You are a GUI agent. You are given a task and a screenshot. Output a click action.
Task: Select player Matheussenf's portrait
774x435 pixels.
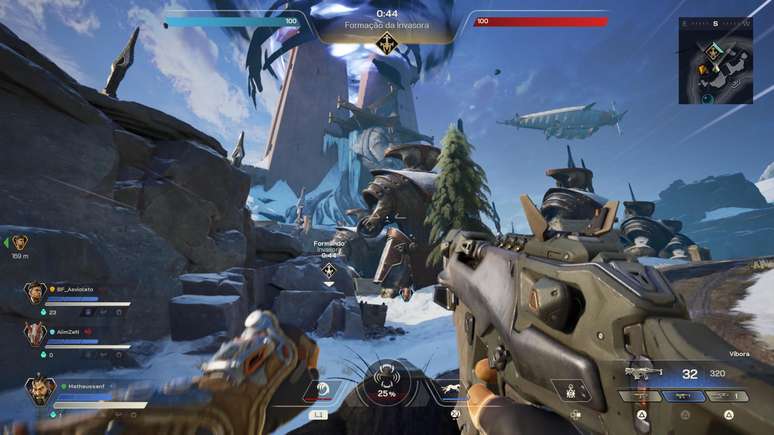coord(40,388)
